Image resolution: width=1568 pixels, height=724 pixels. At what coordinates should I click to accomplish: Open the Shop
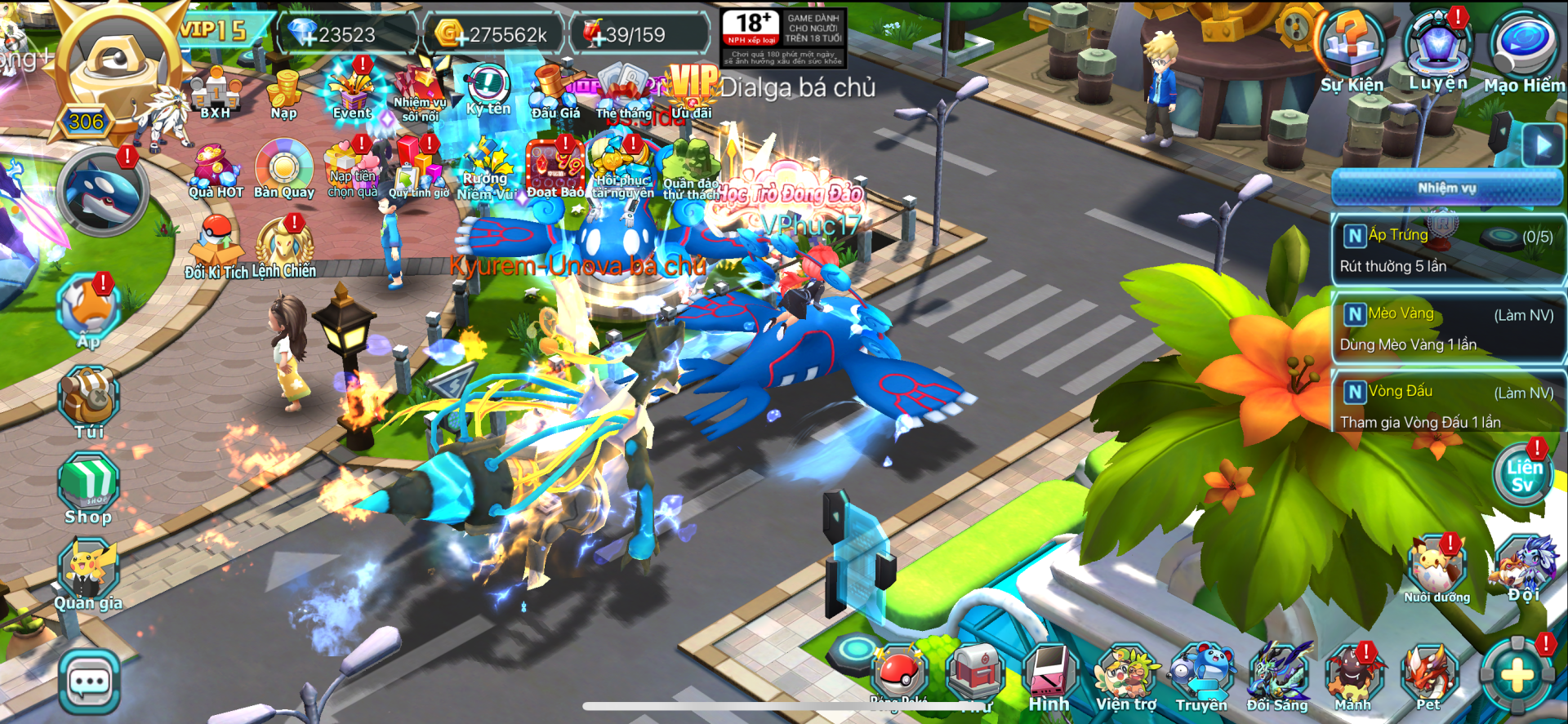coord(88,488)
